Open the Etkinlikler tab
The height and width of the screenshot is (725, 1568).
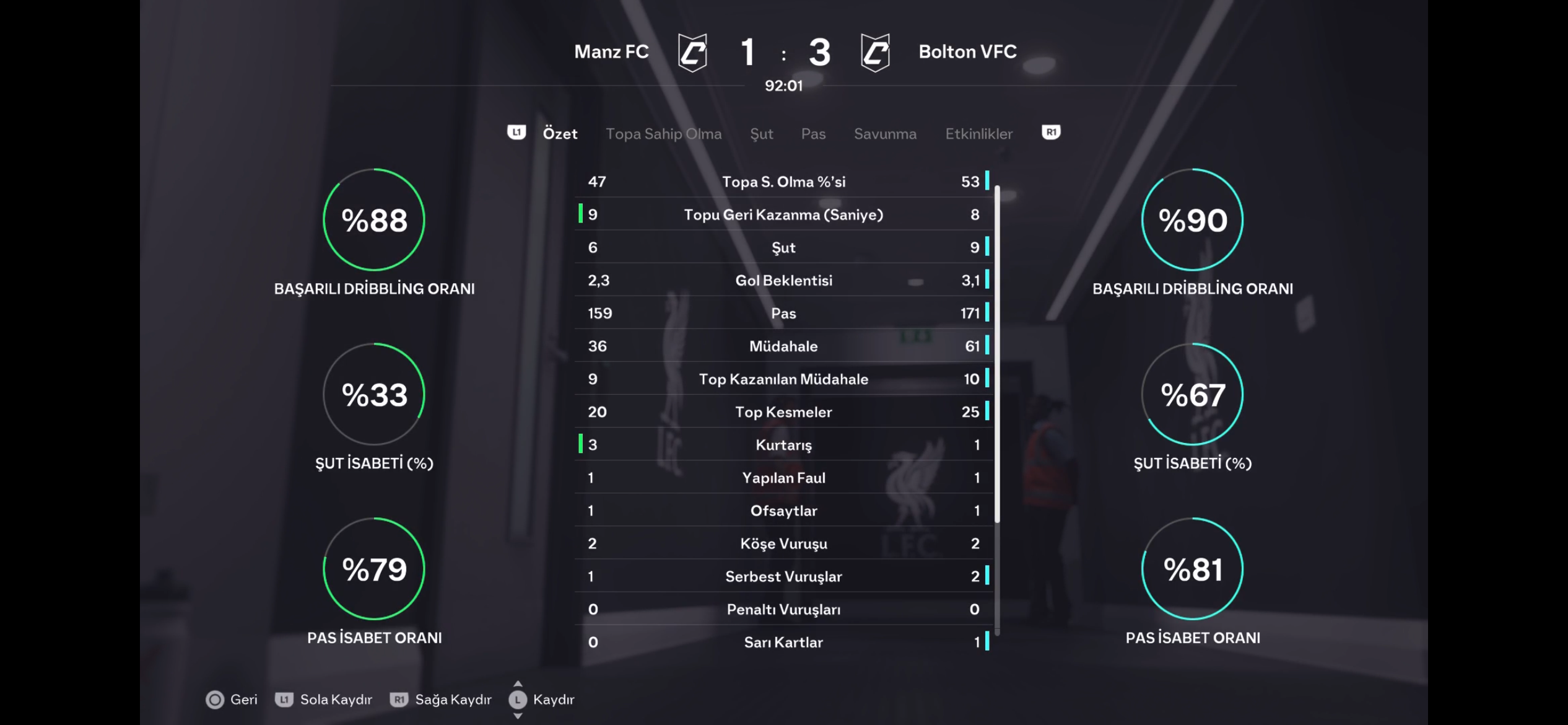pyautogui.click(x=978, y=134)
